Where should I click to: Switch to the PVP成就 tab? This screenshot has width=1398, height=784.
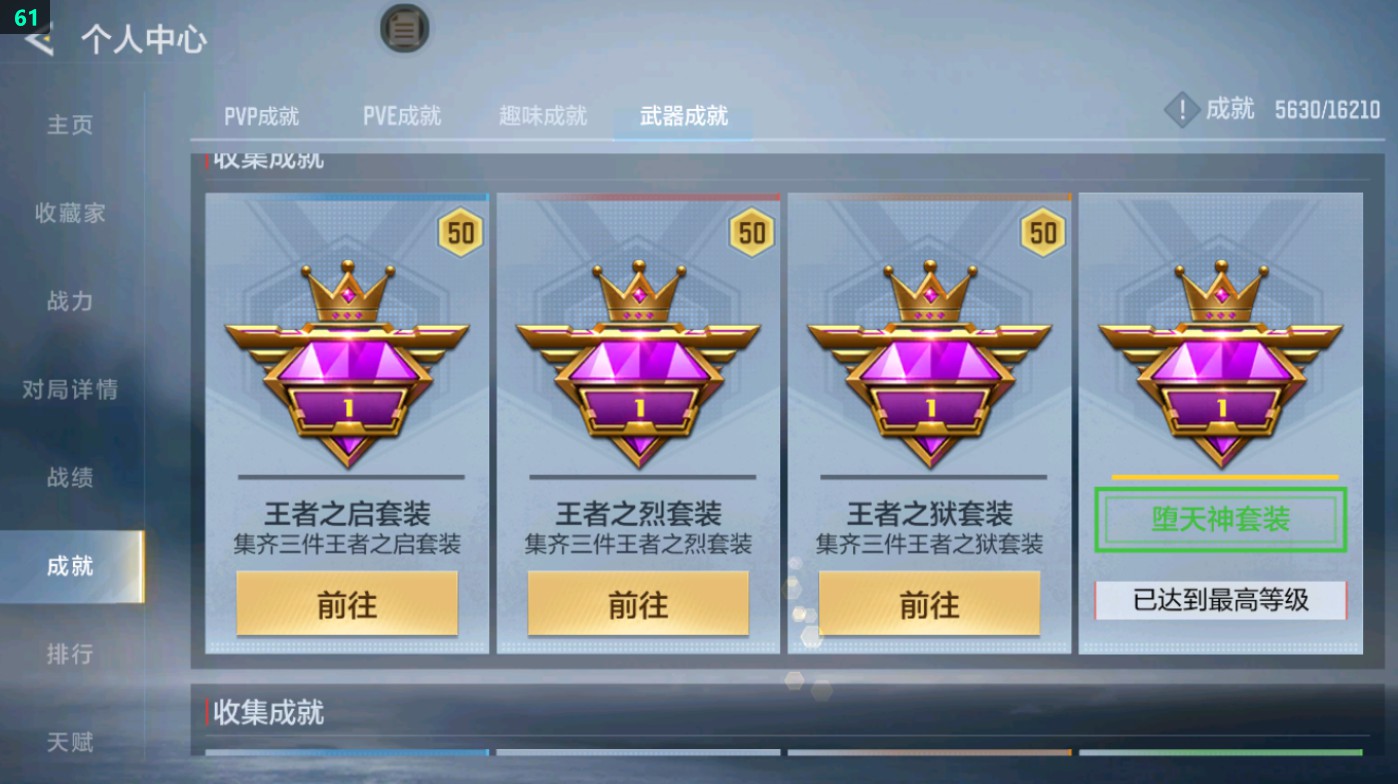(264, 114)
